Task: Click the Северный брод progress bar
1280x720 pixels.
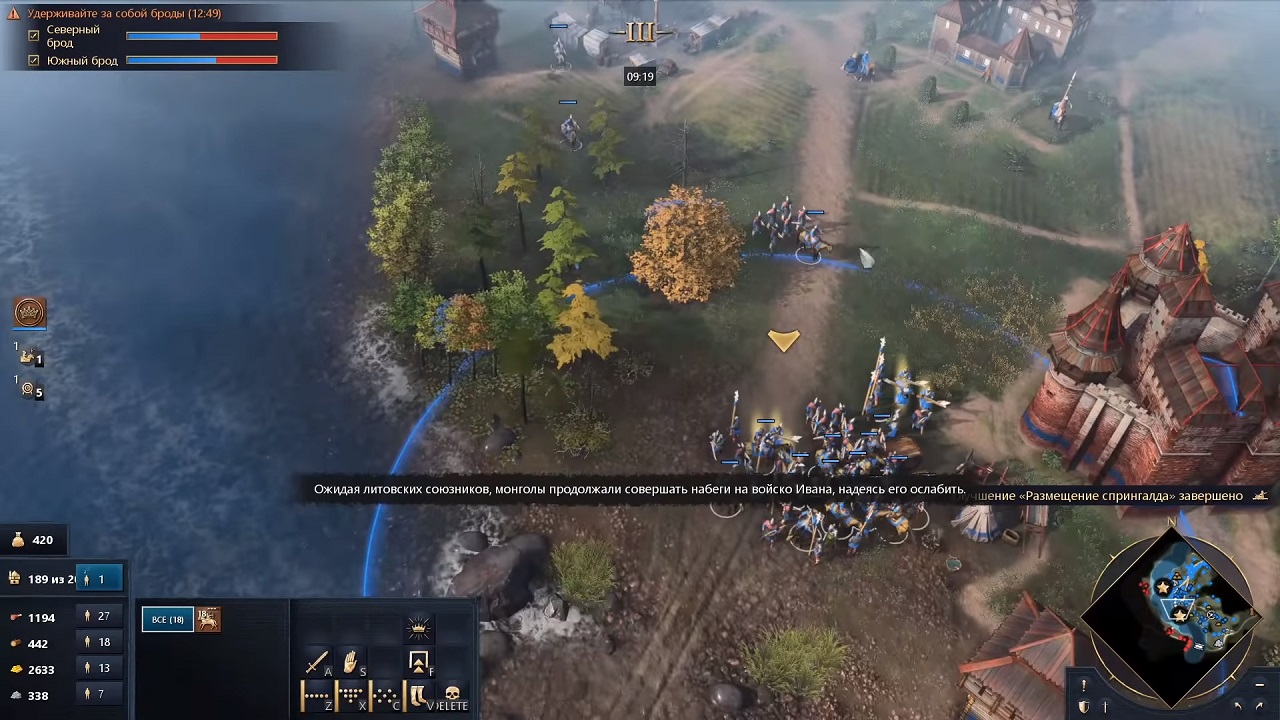Action: point(200,36)
